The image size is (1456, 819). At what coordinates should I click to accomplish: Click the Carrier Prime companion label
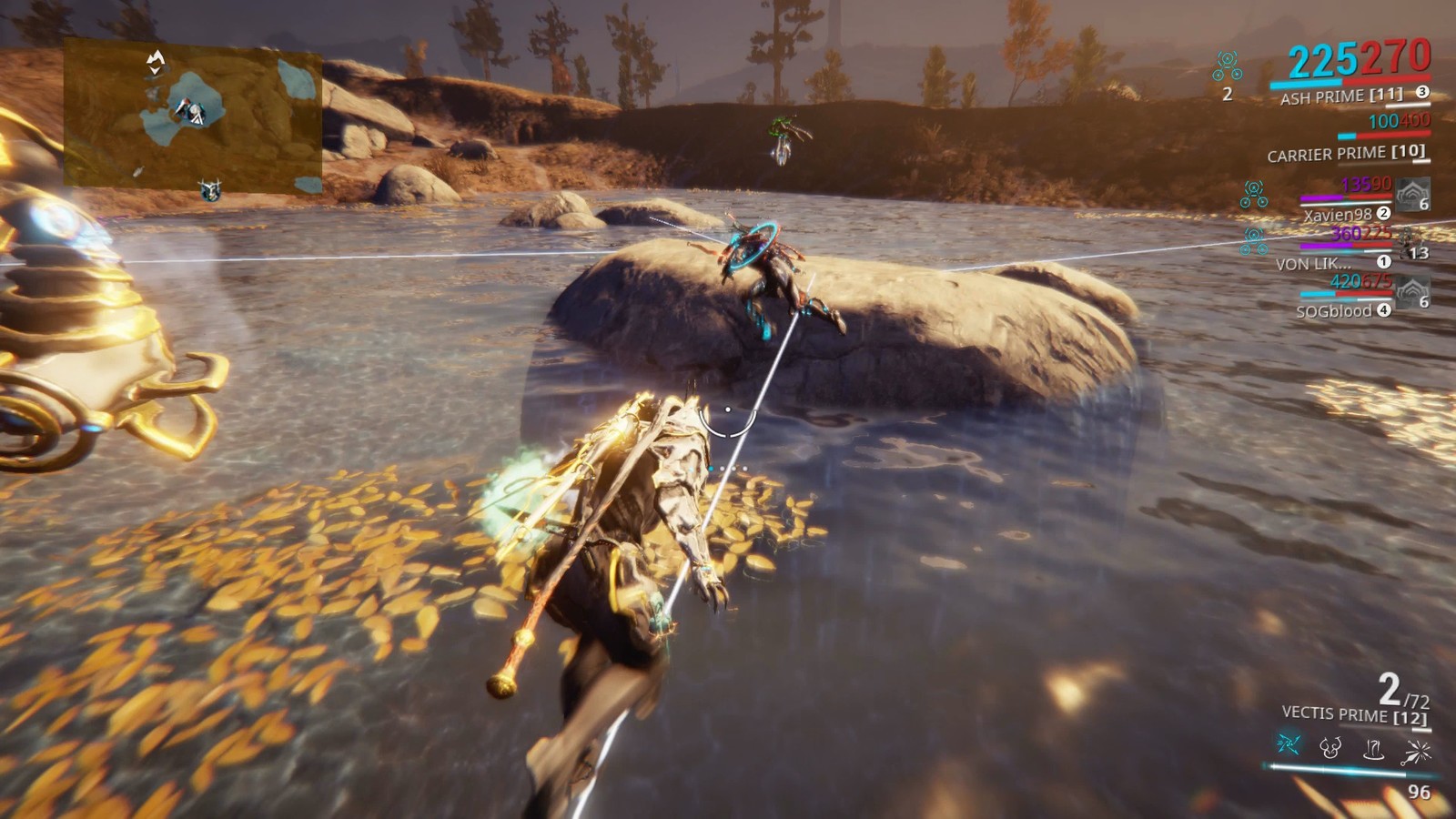[1345, 154]
